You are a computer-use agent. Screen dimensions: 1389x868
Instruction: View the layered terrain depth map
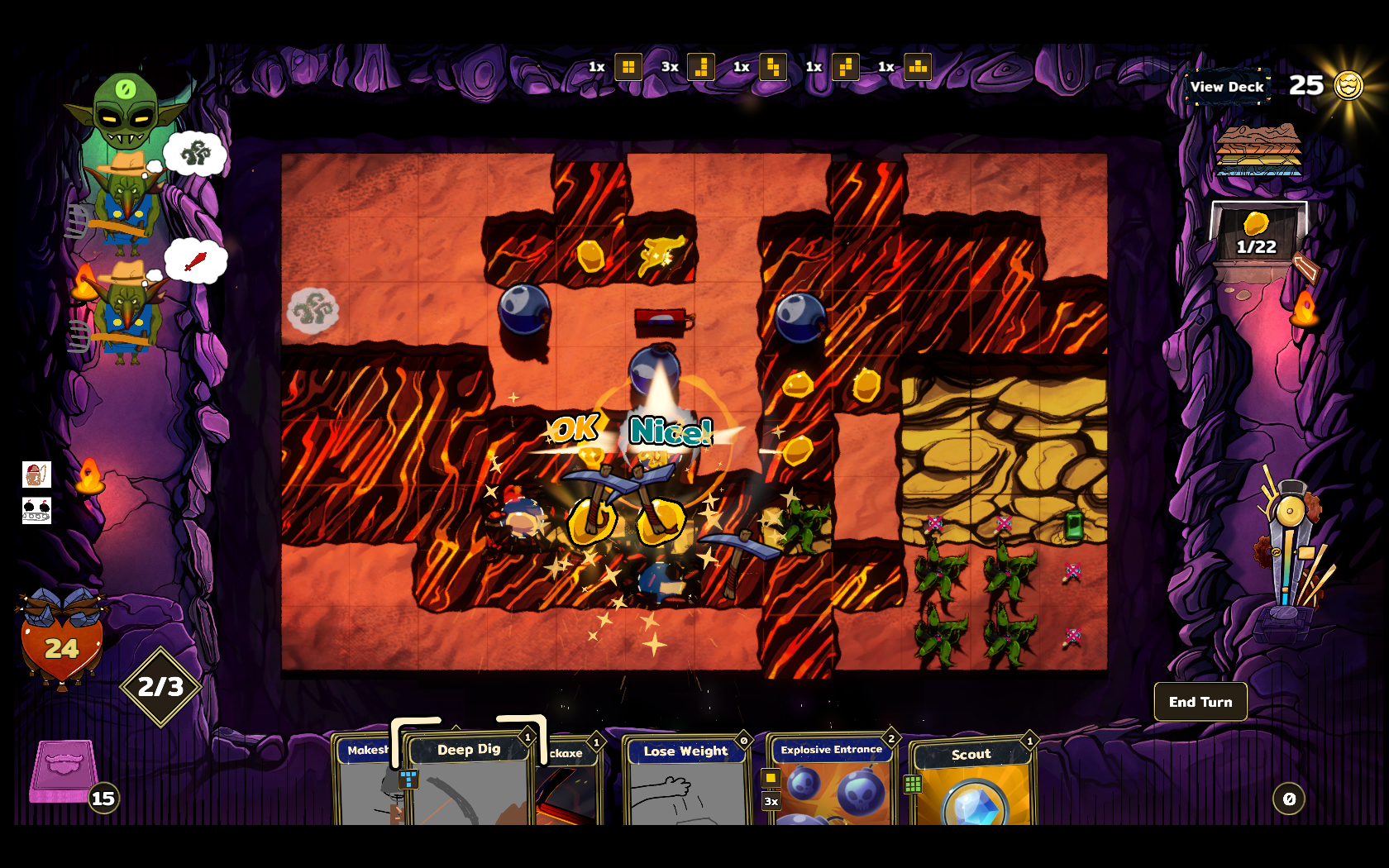coord(1258,150)
